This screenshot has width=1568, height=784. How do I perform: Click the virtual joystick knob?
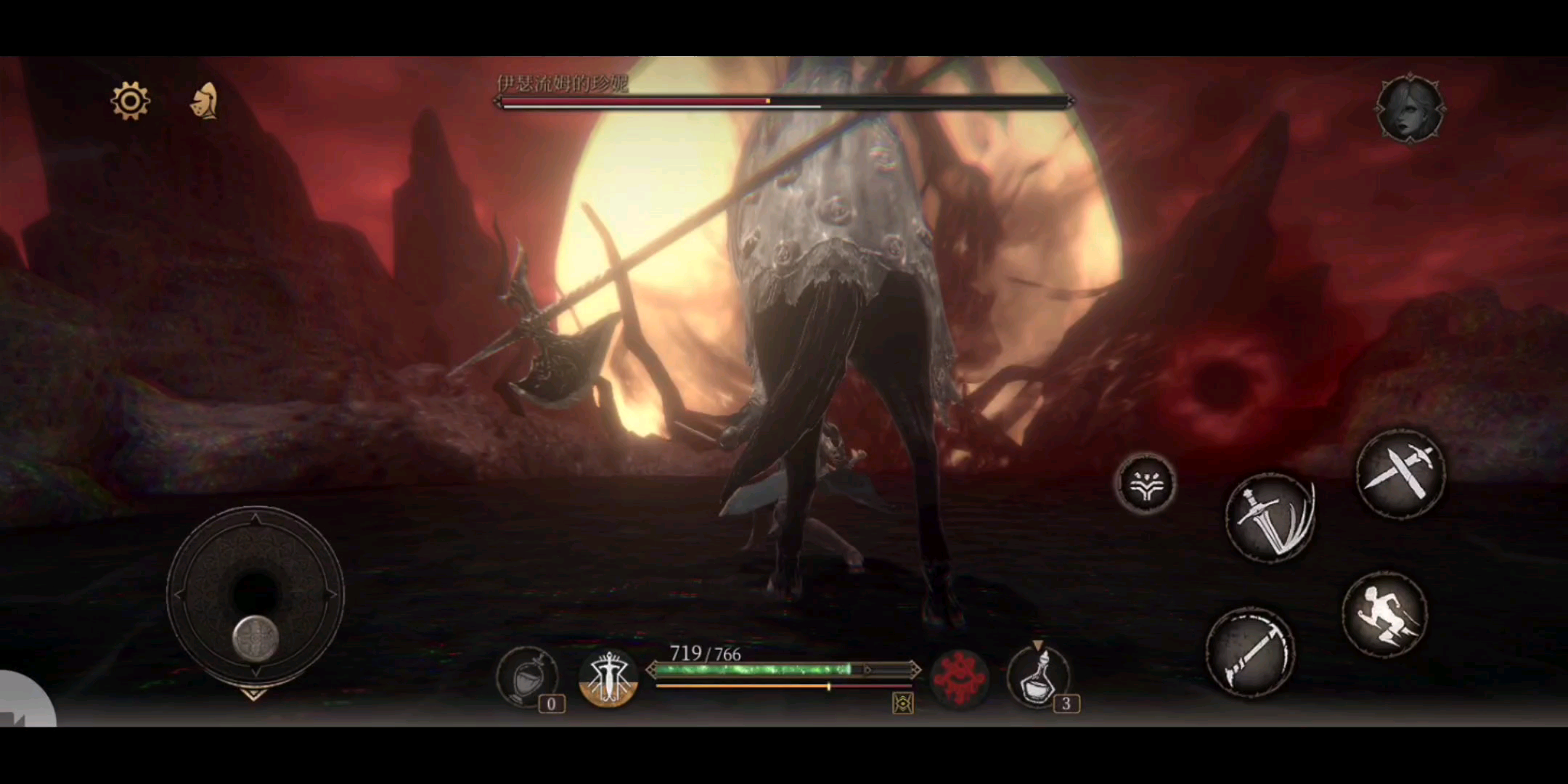tap(256, 638)
